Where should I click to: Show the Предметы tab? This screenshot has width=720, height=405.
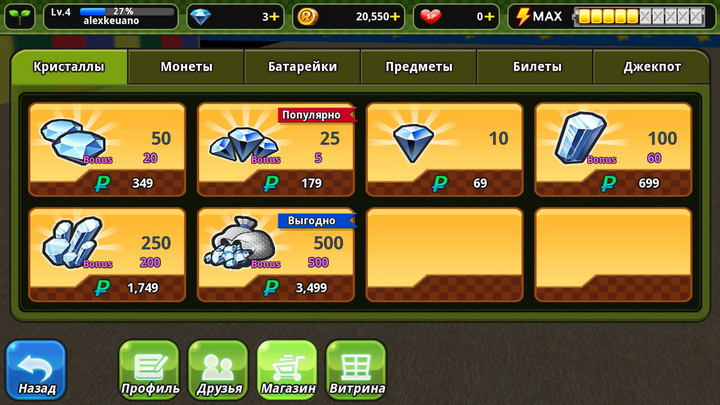coord(419,67)
